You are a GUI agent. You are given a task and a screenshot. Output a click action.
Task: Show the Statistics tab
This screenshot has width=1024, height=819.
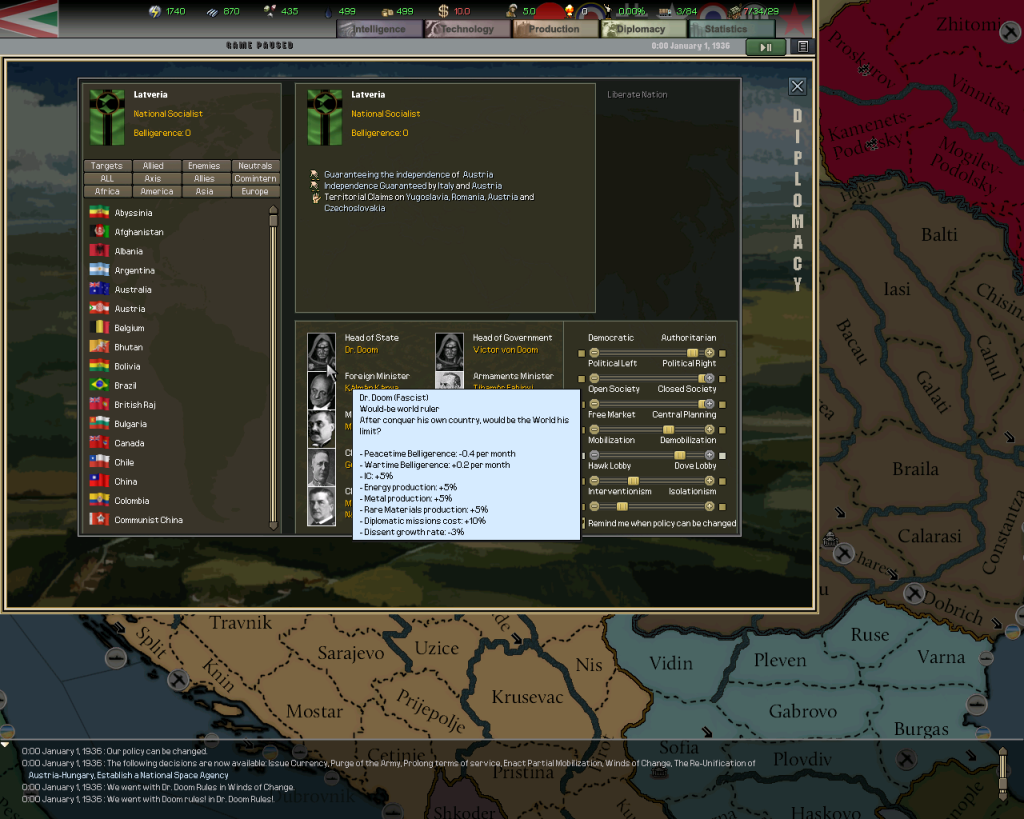coord(726,29)
